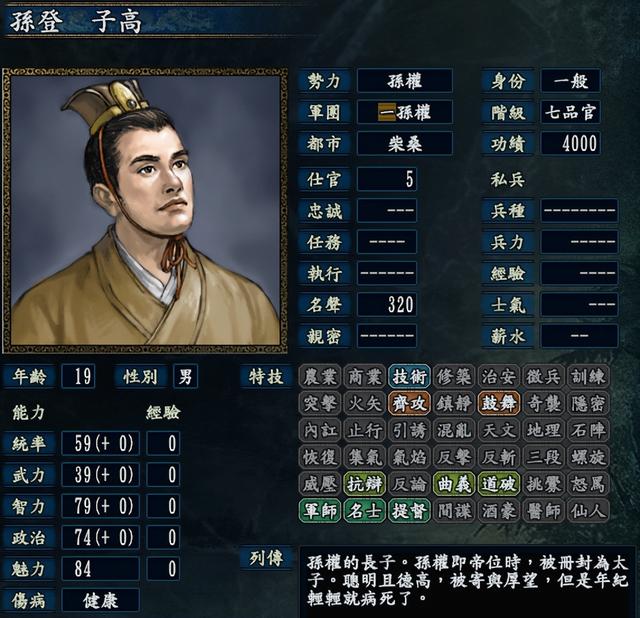Click Sun Deng's character portrait

coord(145,210)
